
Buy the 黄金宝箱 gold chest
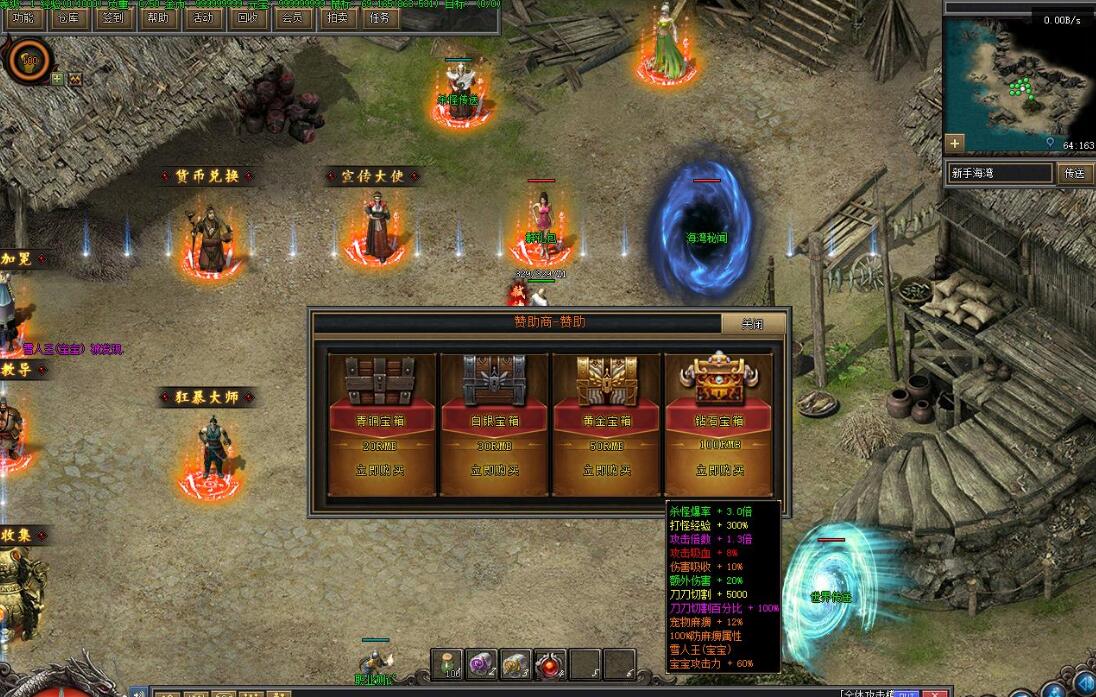[x=607, y=469]
